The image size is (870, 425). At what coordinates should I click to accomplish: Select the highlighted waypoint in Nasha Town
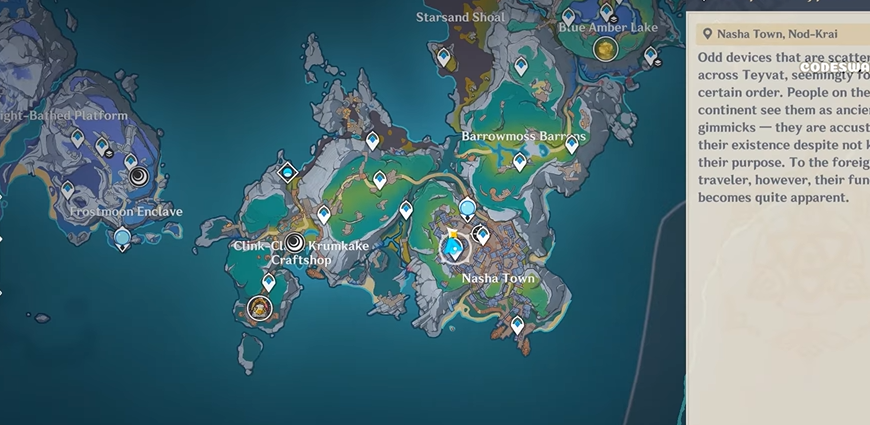pos(453,246)
